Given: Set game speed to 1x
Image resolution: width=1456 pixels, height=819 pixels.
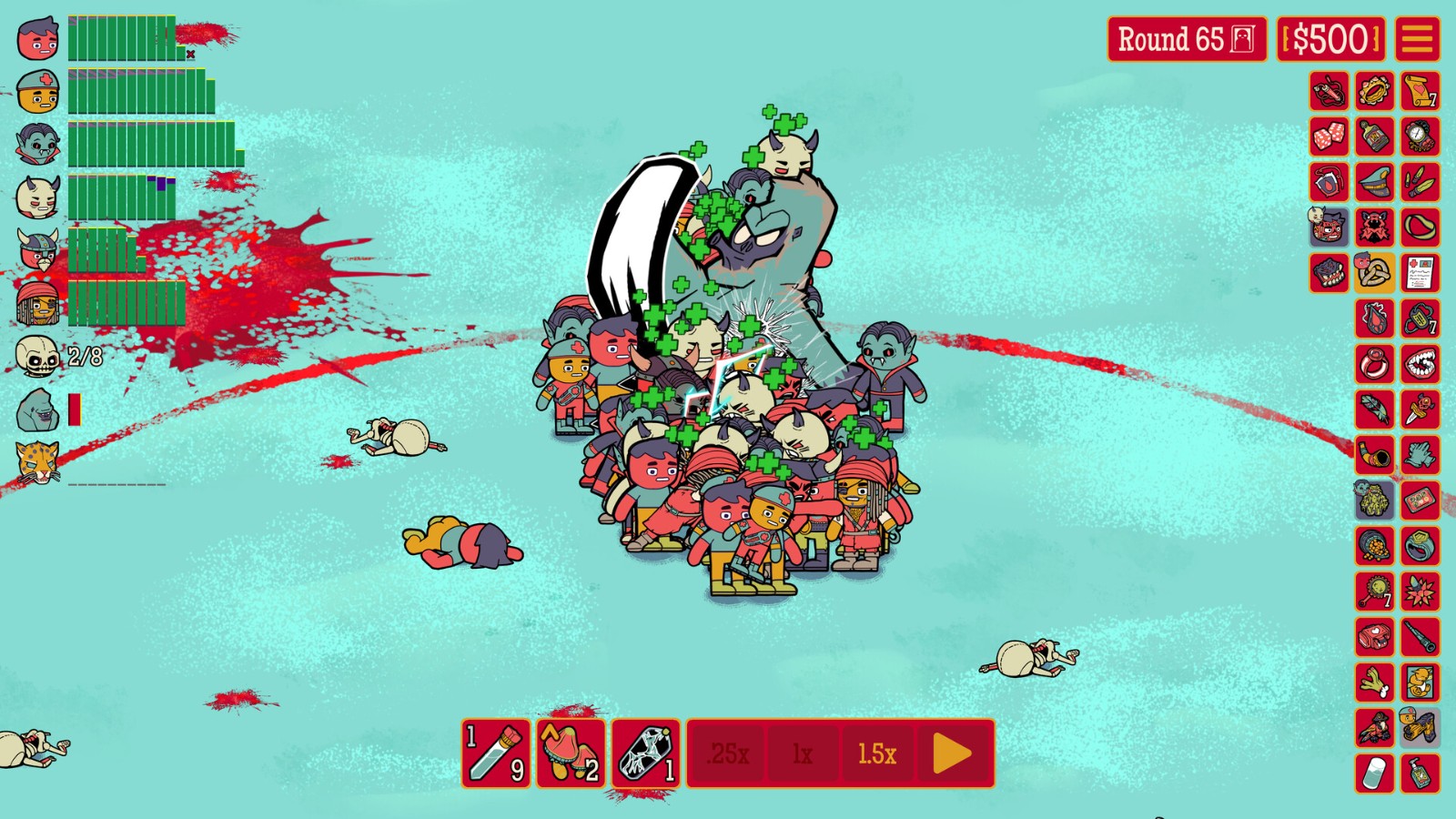Looking at the screenshot, I should 802,753.
